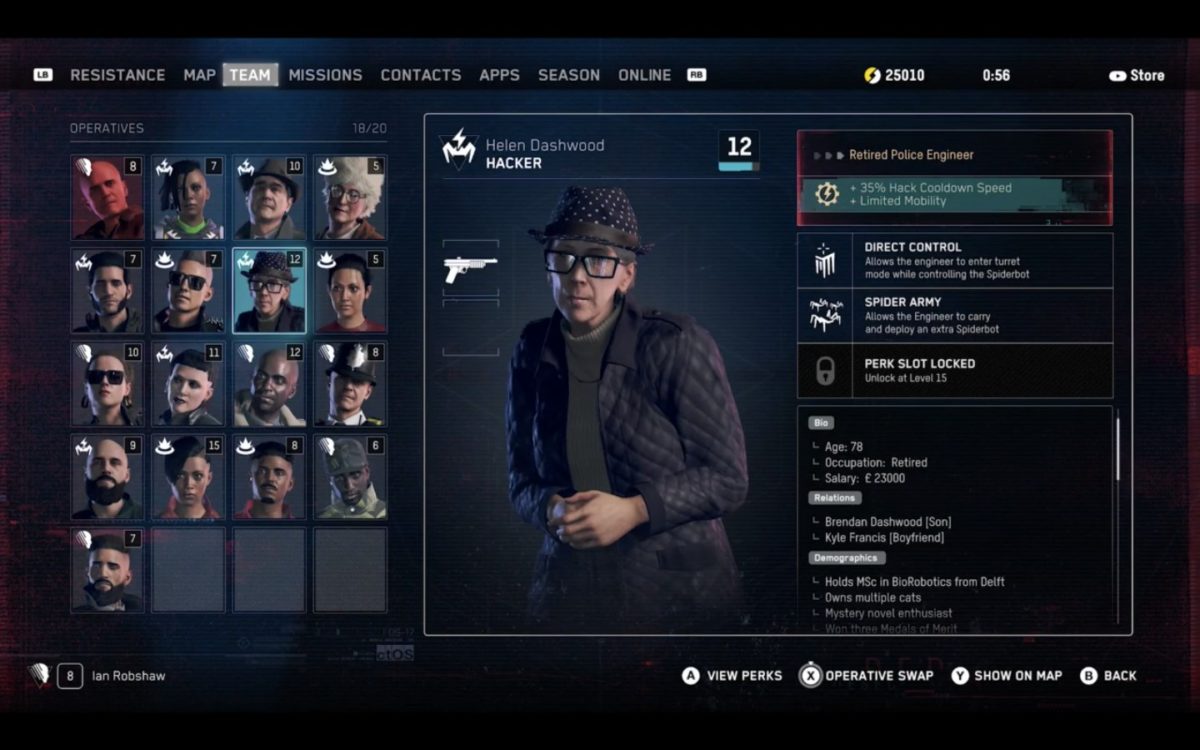Switch to the Map tab

(x=199, y=75)
